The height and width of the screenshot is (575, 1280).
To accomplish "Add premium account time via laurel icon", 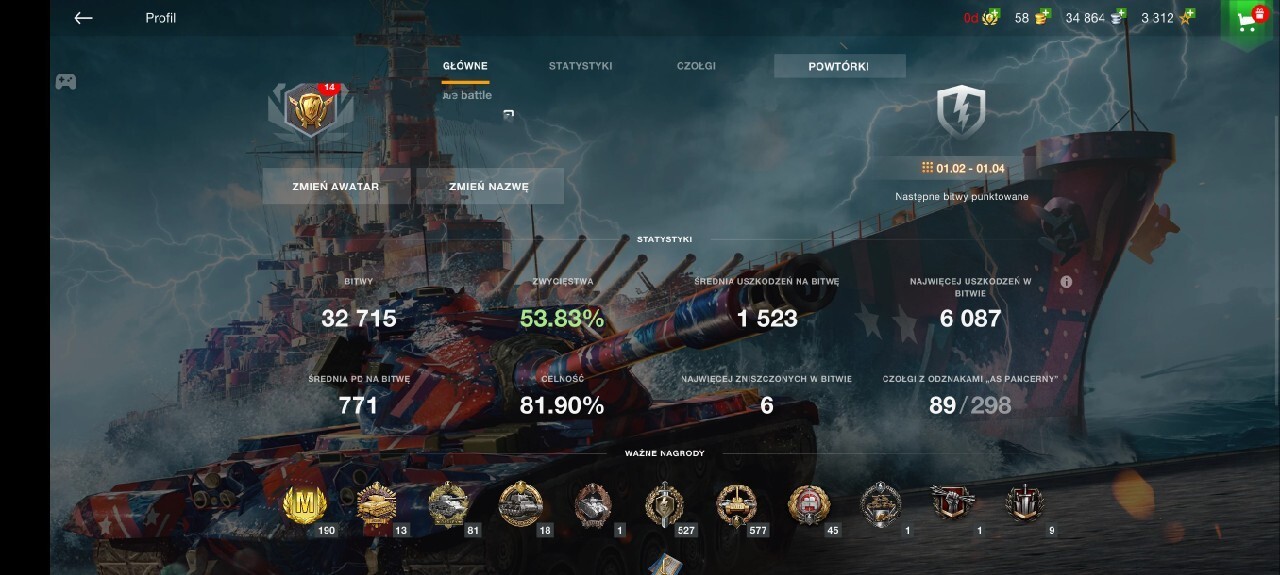I will pyautogui.click(x=992, y=17).
